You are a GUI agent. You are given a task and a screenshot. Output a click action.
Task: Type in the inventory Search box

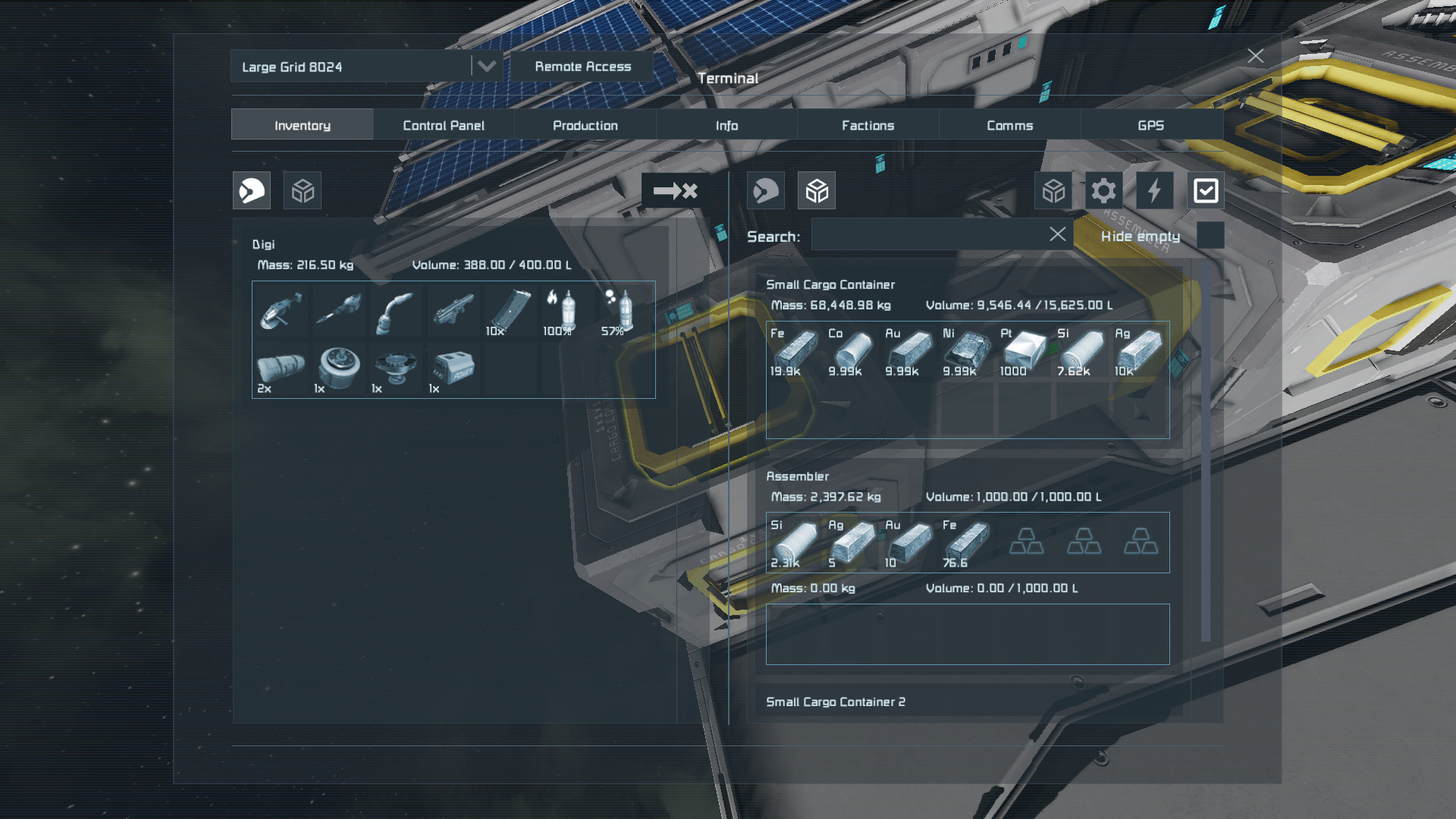pos(929,235)
